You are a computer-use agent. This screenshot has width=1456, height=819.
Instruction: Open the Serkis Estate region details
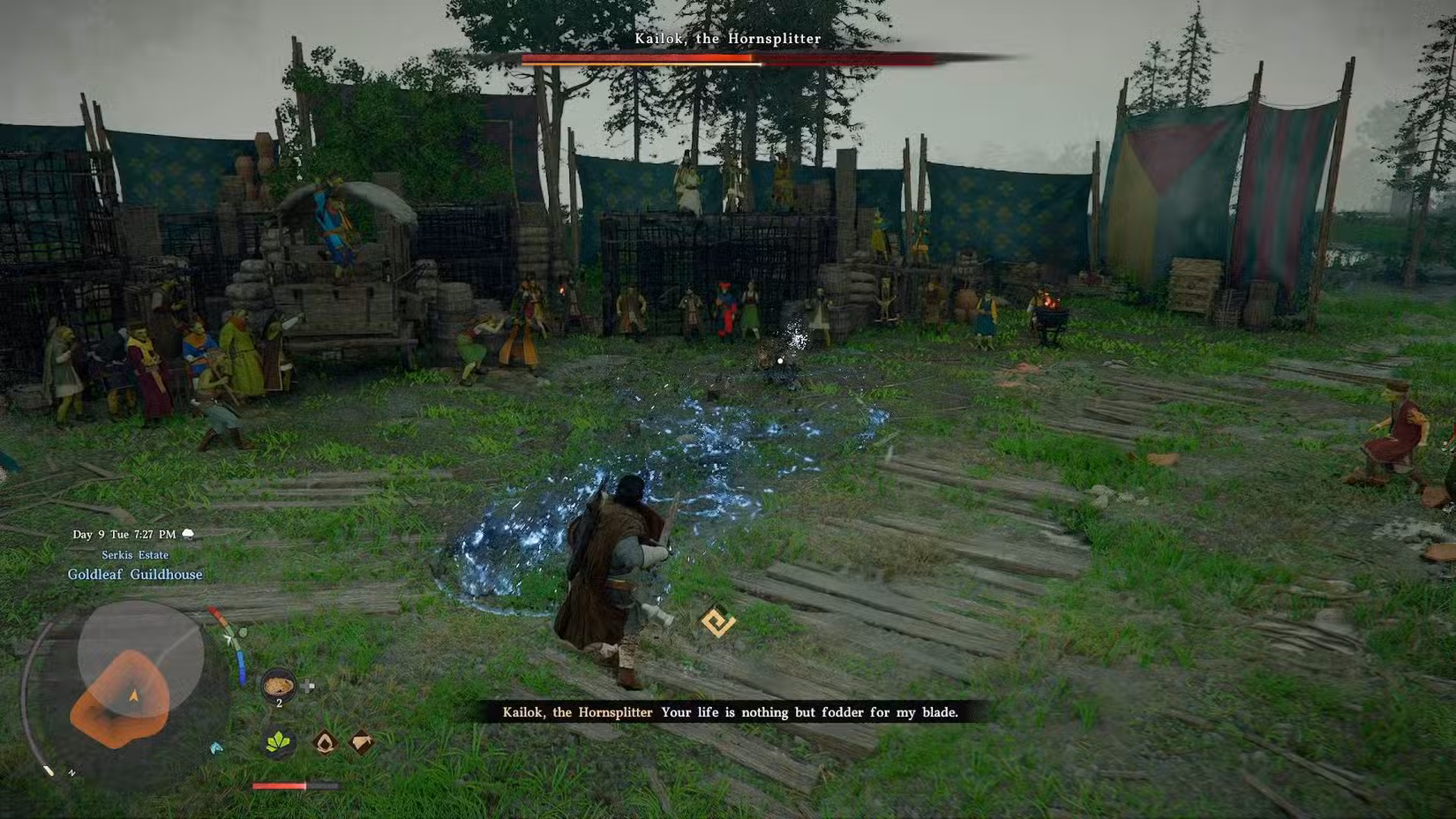pos(135,555)
